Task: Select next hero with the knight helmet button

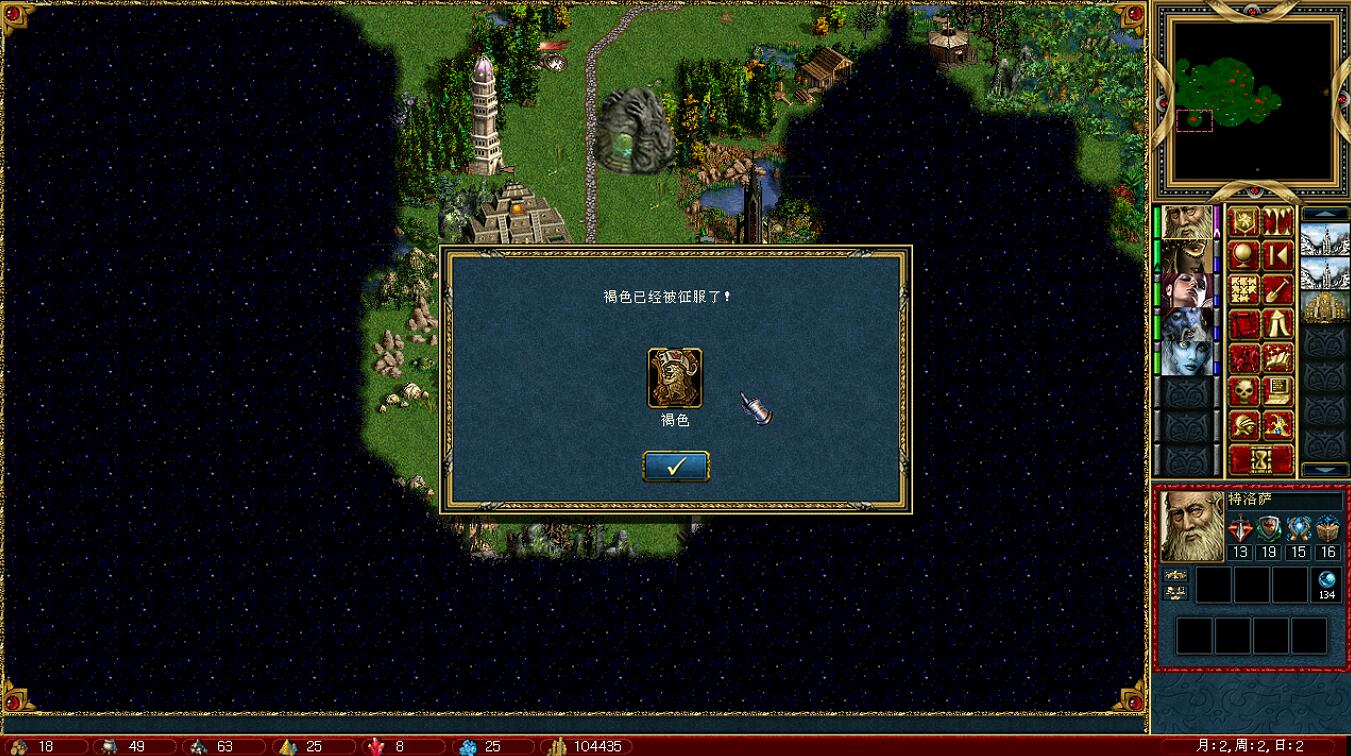Action: click(1244, 425)
